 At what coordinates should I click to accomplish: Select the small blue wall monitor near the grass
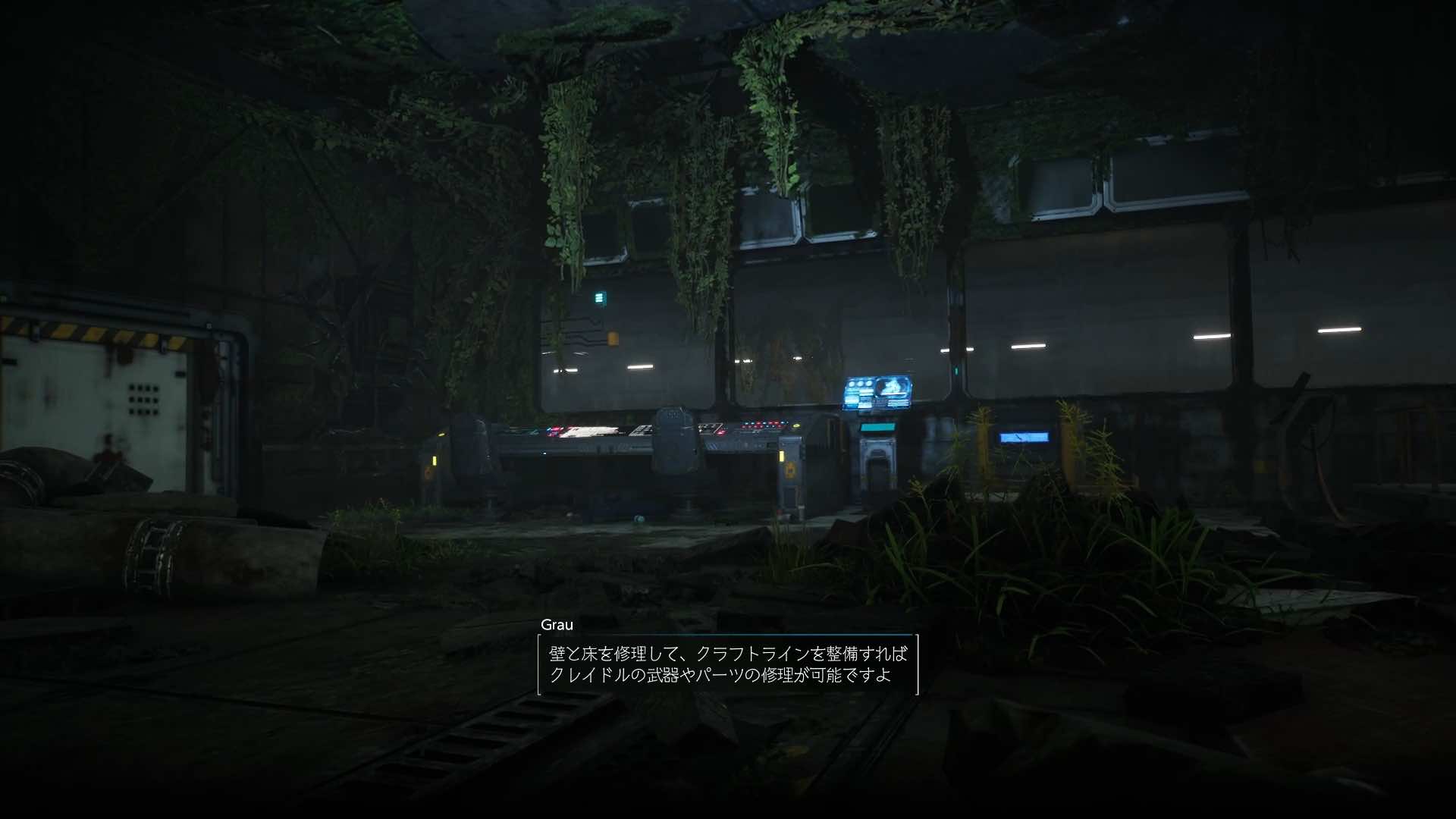(1025, 437)
